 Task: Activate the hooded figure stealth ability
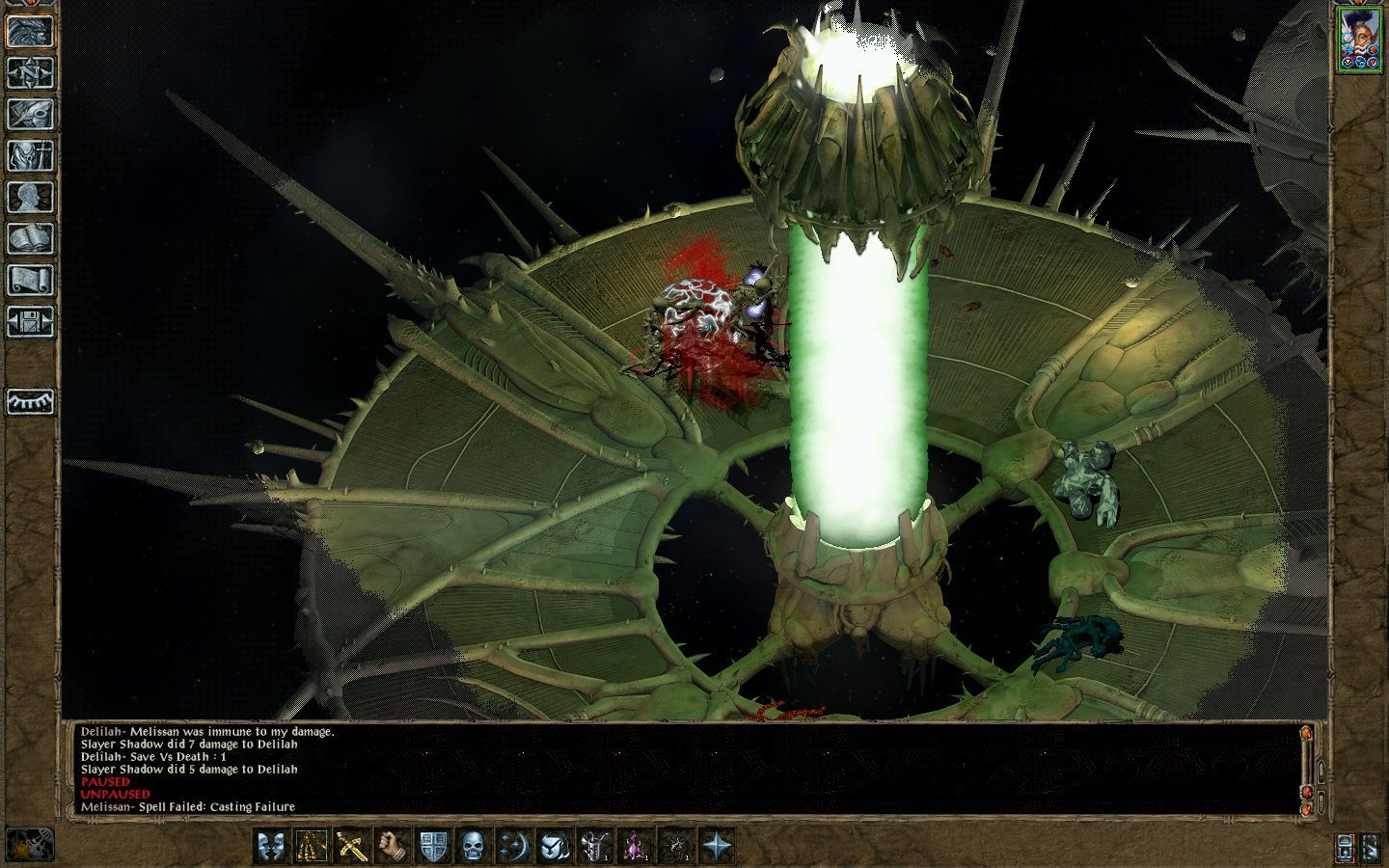[x=555, y=847]
